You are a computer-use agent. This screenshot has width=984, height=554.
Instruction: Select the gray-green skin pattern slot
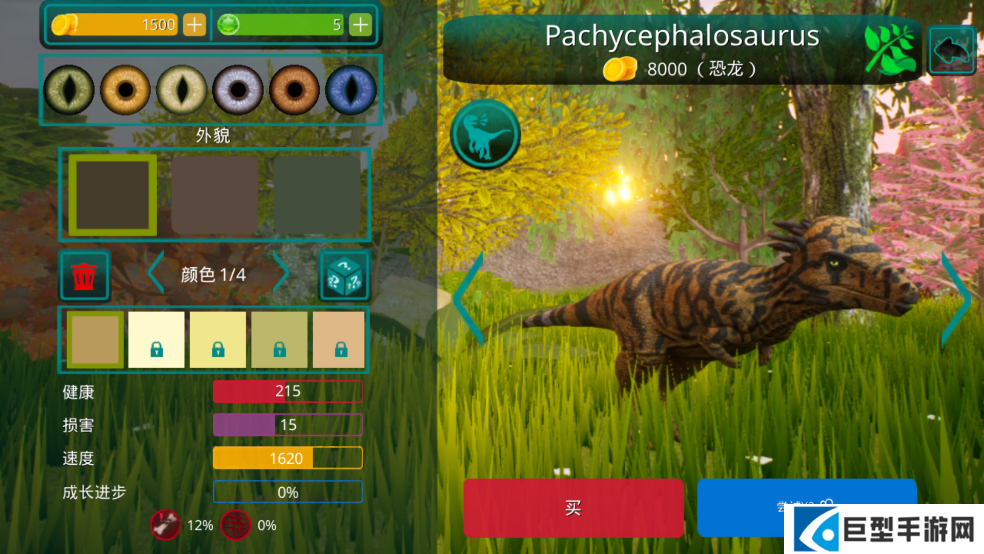point(317,195)
